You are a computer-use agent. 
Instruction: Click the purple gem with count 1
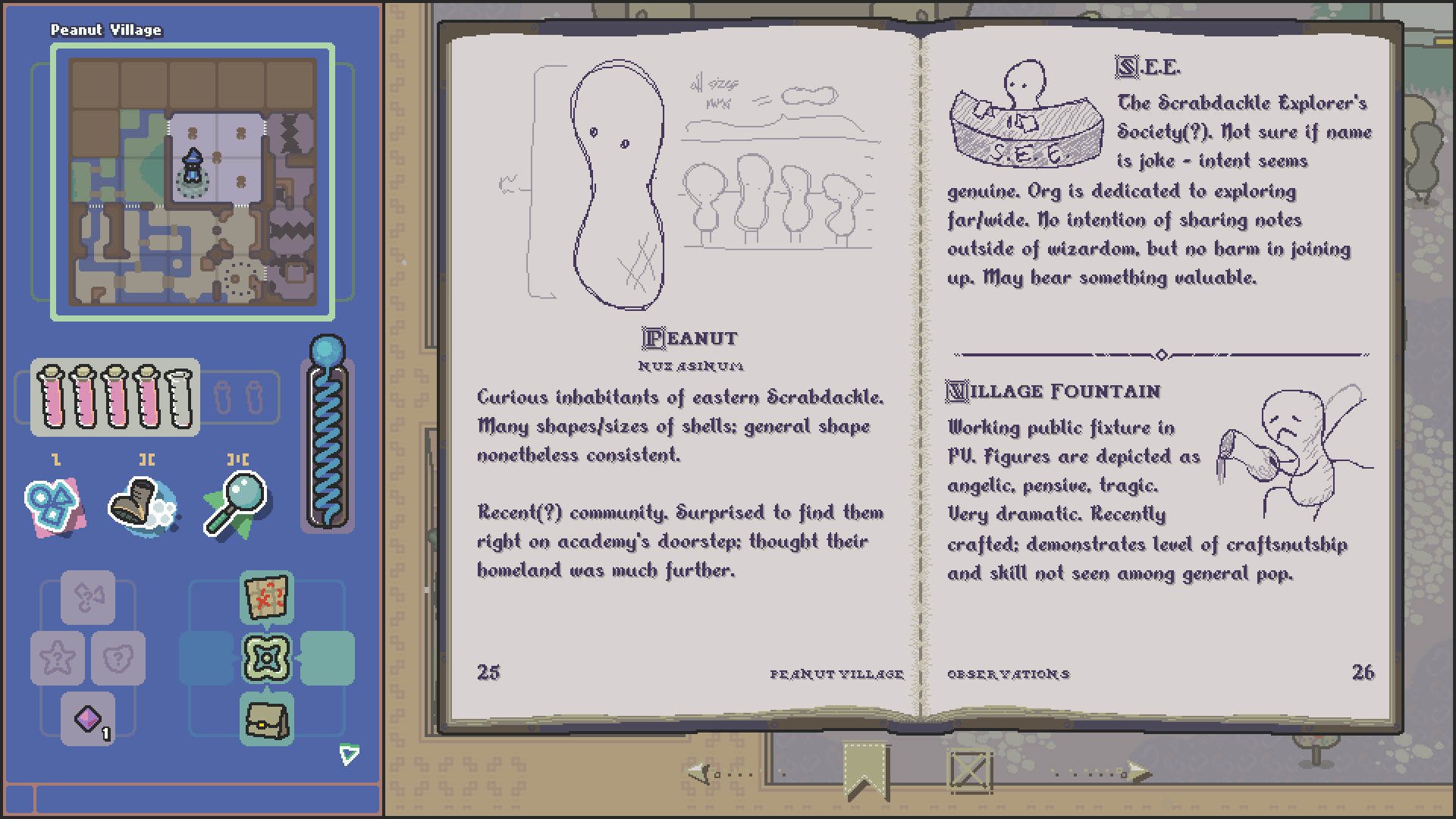point(88,716)
